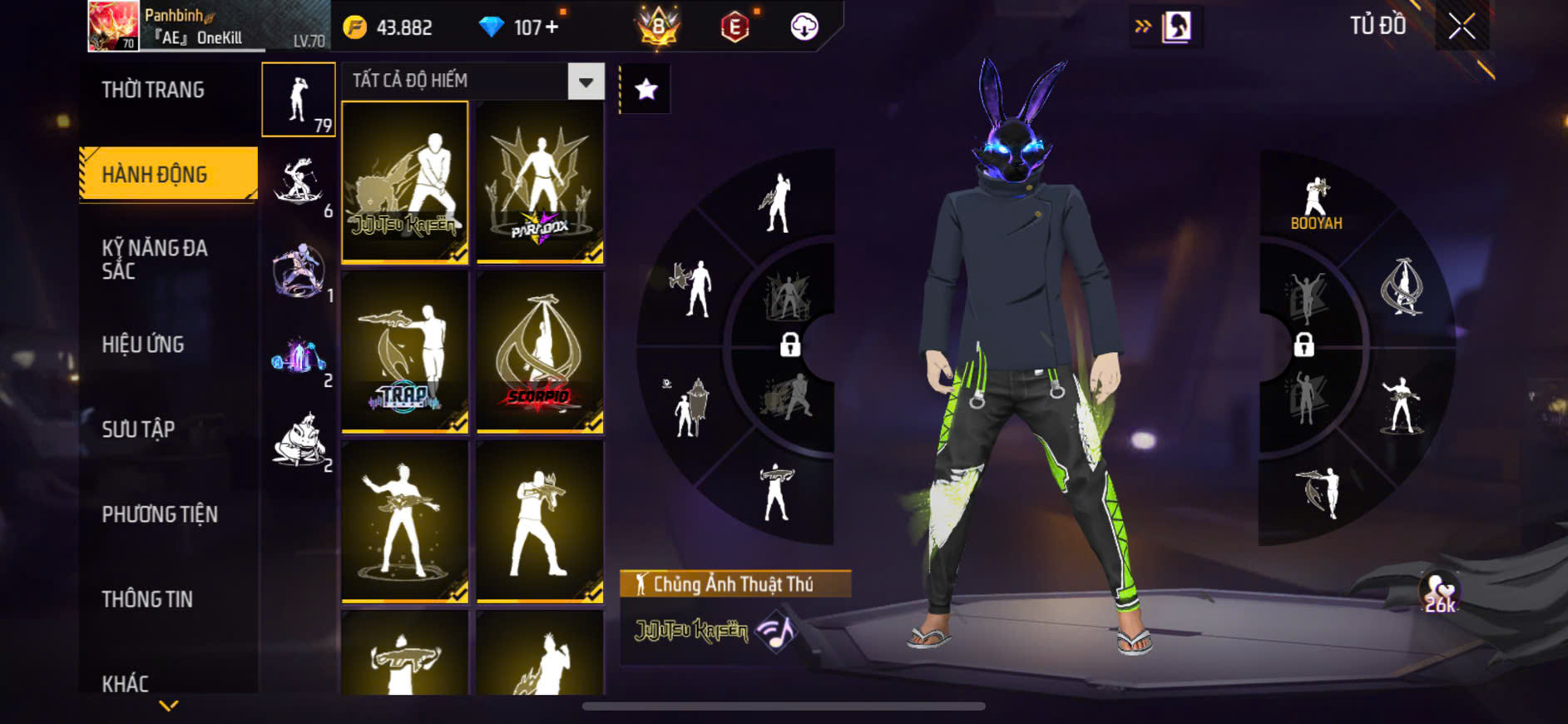Click the Booyah emote wheel slot
The image size is (1568, 724).
[1316, 203]
